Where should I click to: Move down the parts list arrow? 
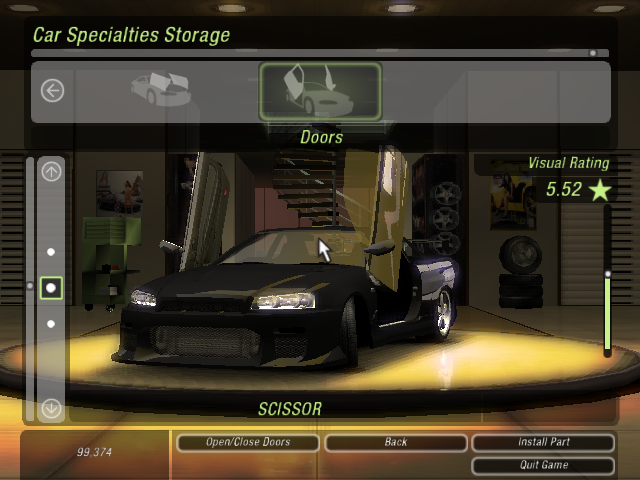point(51,408)
